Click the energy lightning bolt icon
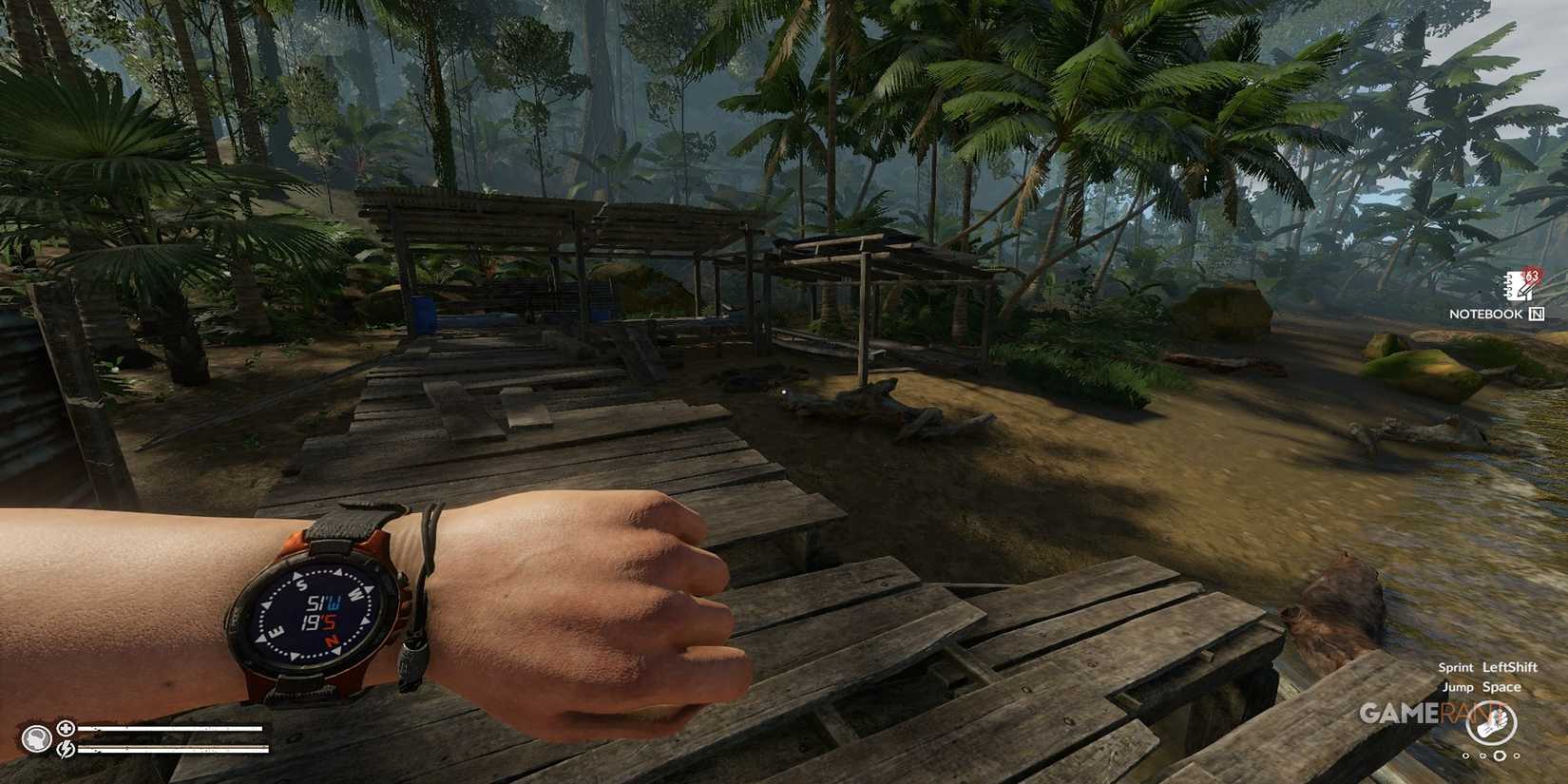 (66, 749)
